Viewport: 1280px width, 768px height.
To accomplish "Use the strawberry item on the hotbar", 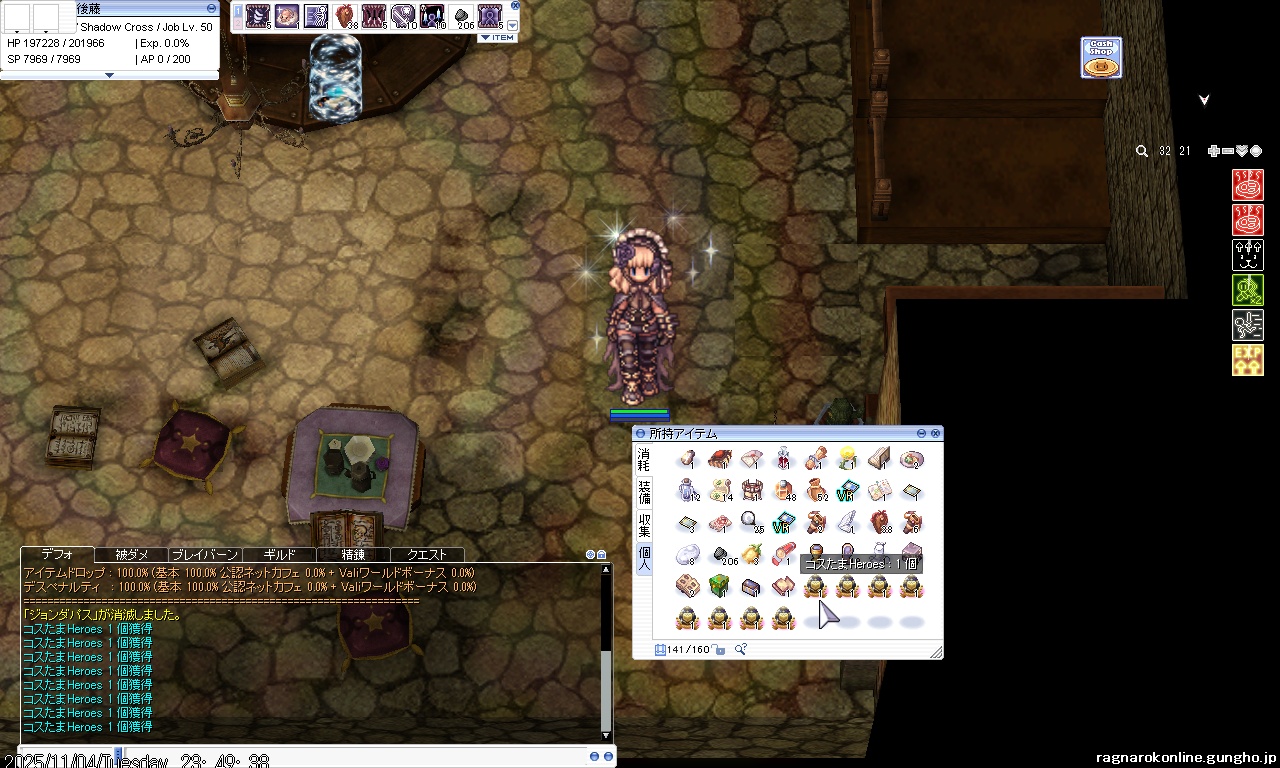I will 345,16.
